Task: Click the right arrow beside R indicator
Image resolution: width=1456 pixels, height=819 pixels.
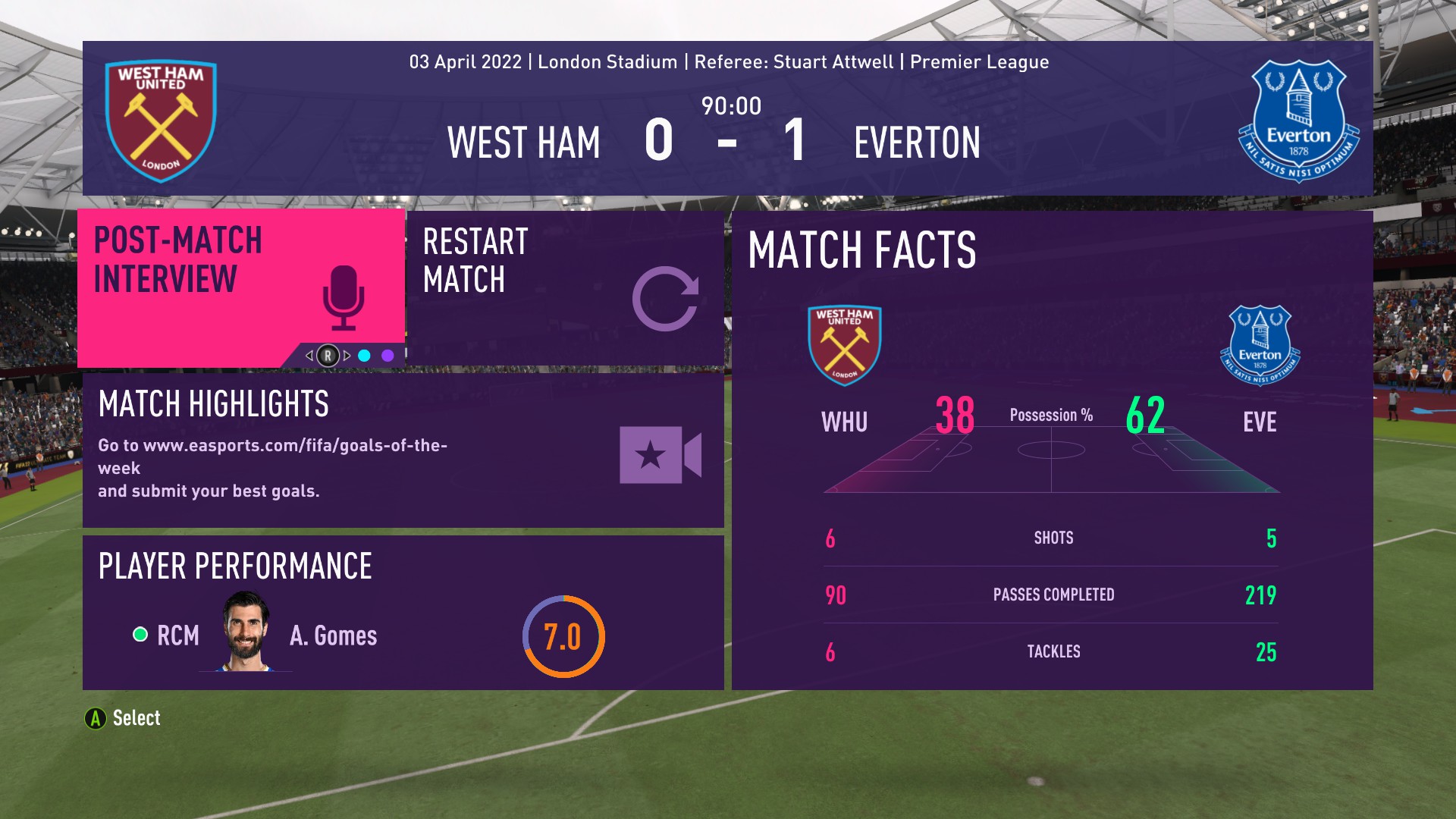Action: (x=347, y=354)
